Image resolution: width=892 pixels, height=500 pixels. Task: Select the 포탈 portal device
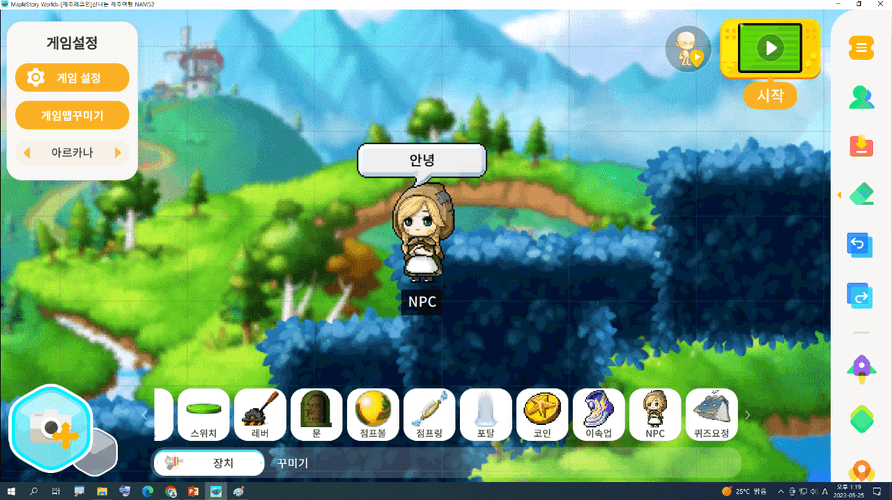click(x=486, y=414)
